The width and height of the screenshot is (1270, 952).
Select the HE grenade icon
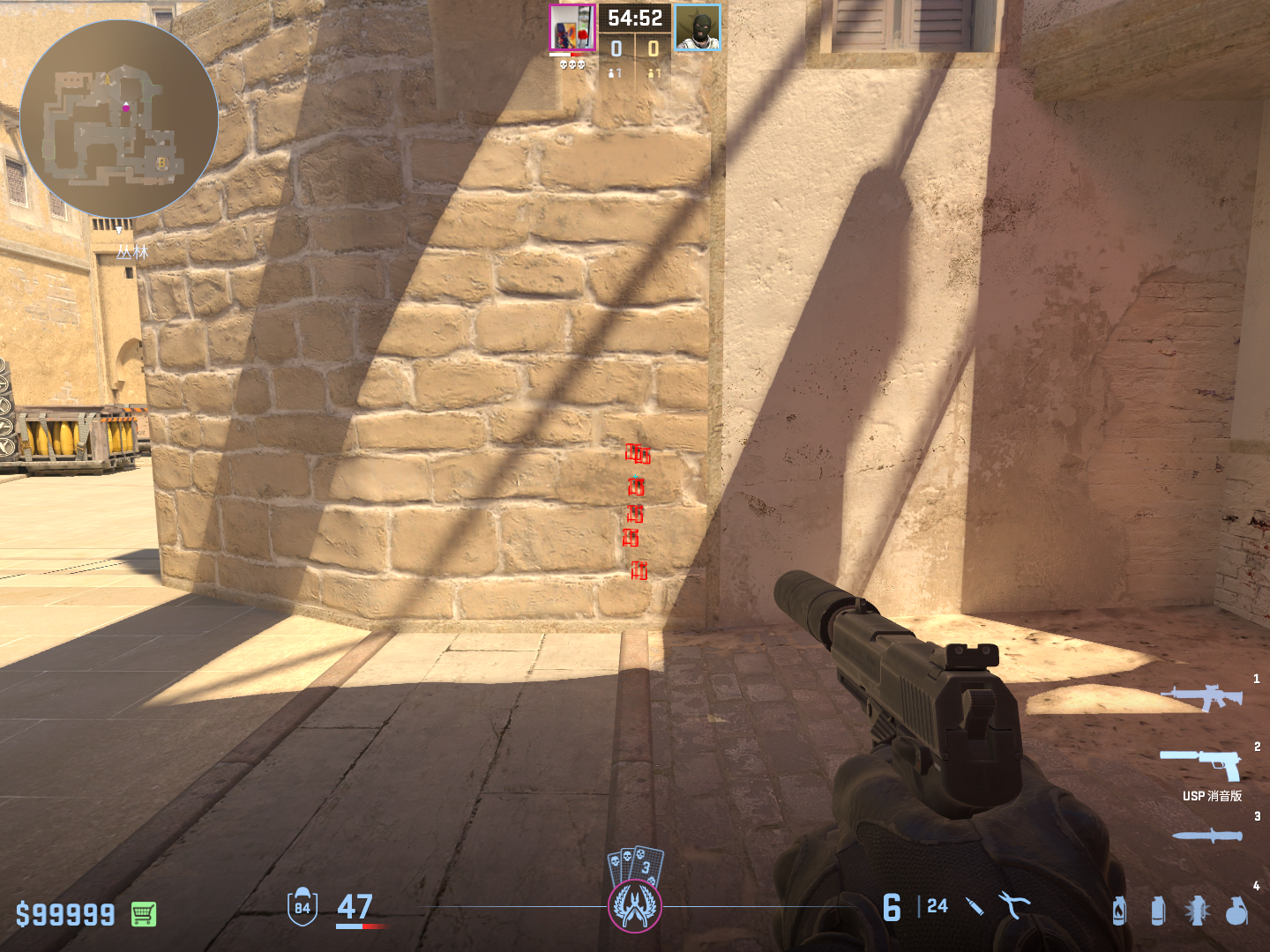pos(1236,911)
